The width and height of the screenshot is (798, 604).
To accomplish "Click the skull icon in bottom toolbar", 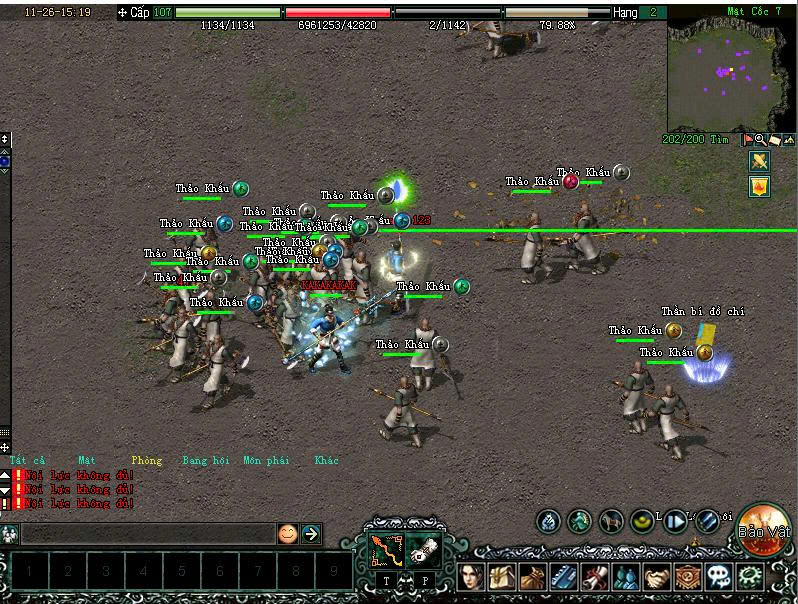I will coord(718,578).
